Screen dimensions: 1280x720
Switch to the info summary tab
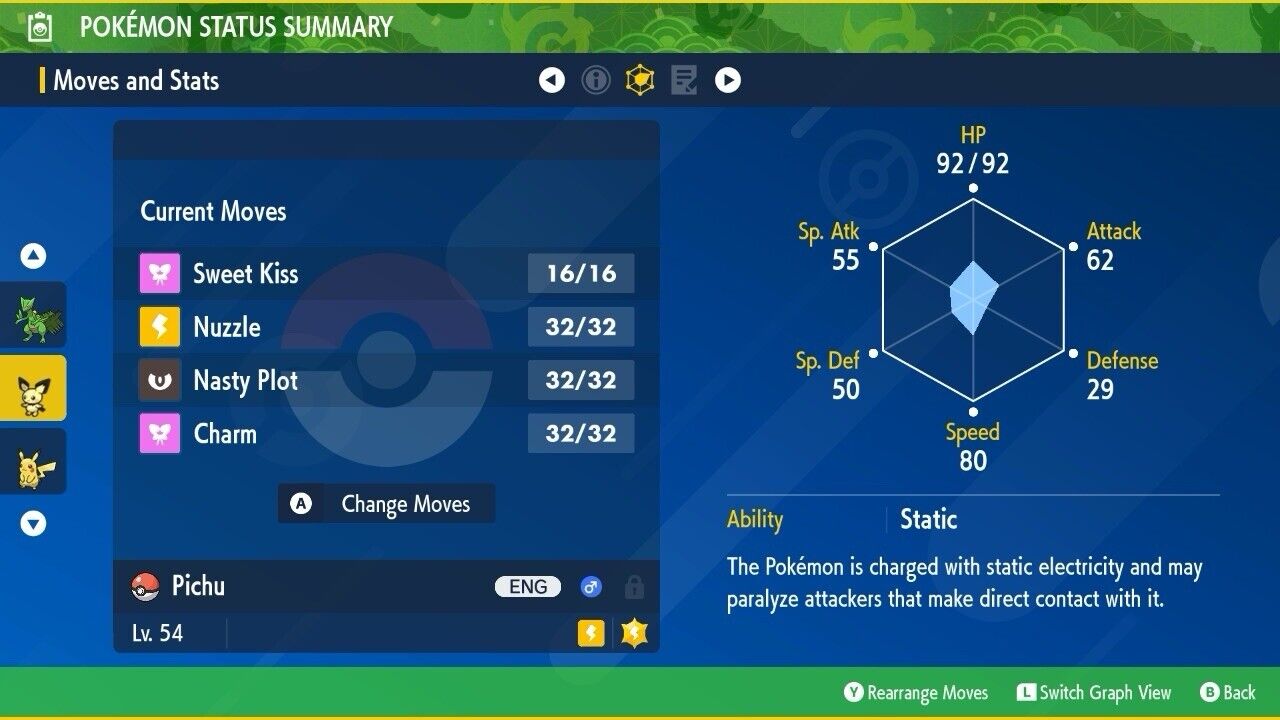click(x=596, y=80)
